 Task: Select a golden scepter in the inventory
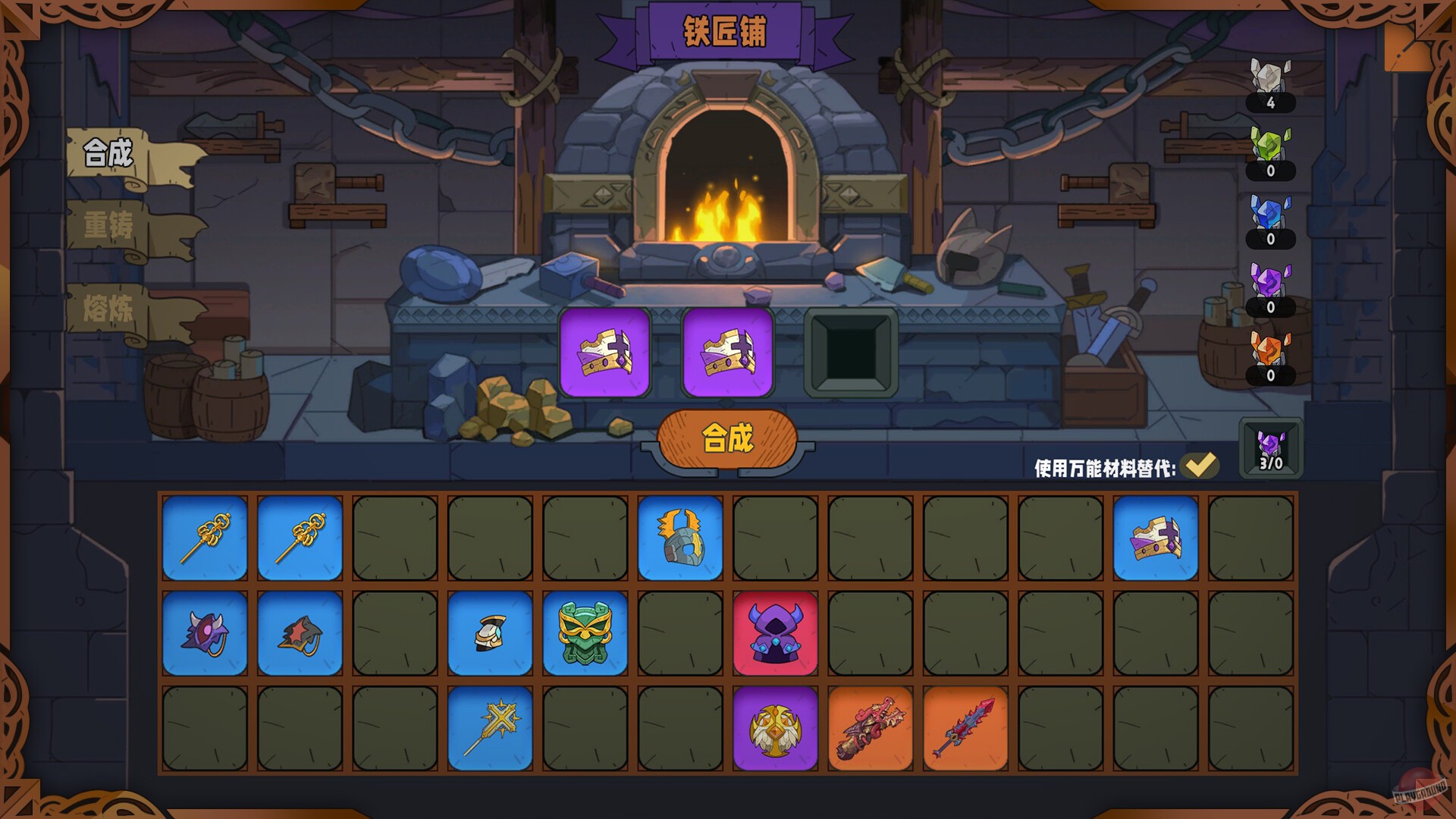point(204,535)
